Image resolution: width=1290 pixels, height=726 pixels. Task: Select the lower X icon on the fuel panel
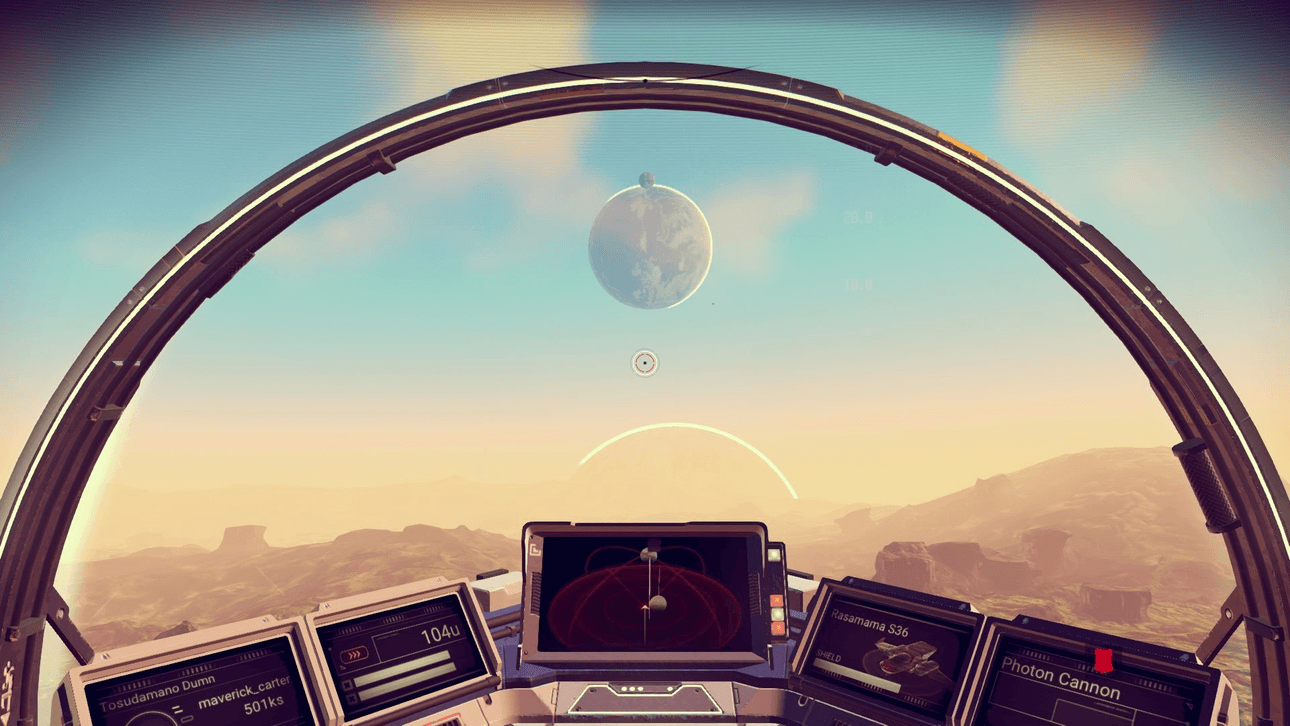coord(350,696)
